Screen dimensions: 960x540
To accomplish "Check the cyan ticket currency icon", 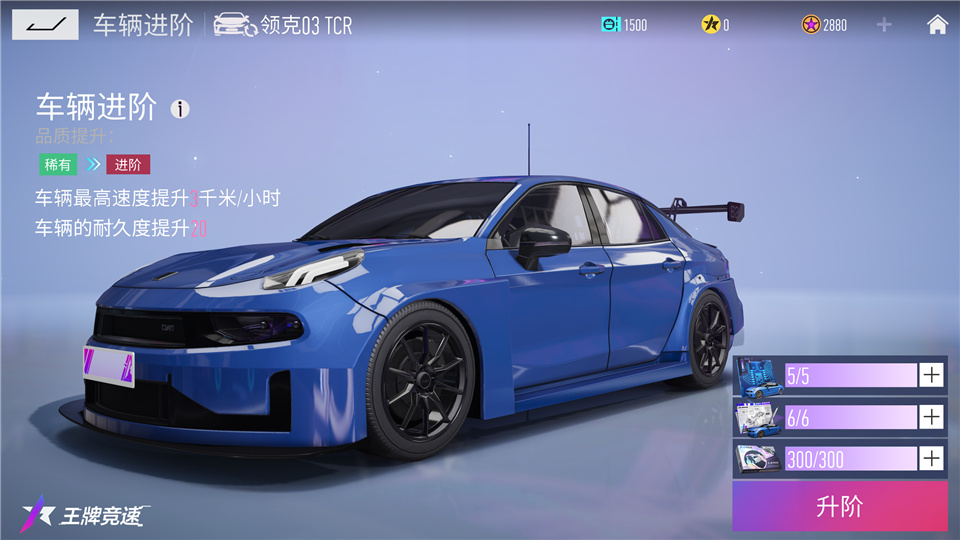I will pos(610,25).
